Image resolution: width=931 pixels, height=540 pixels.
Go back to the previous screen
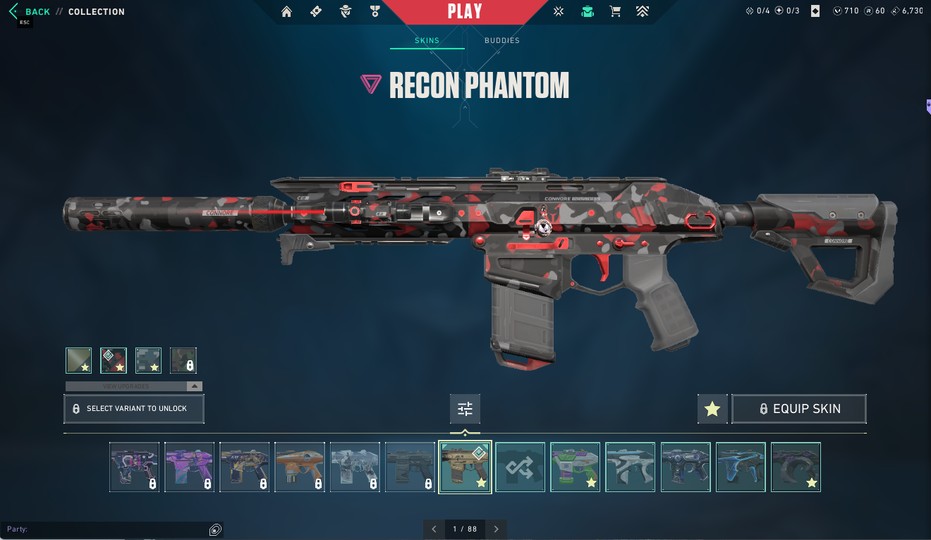pyautogui.click(x=30, y=12)
